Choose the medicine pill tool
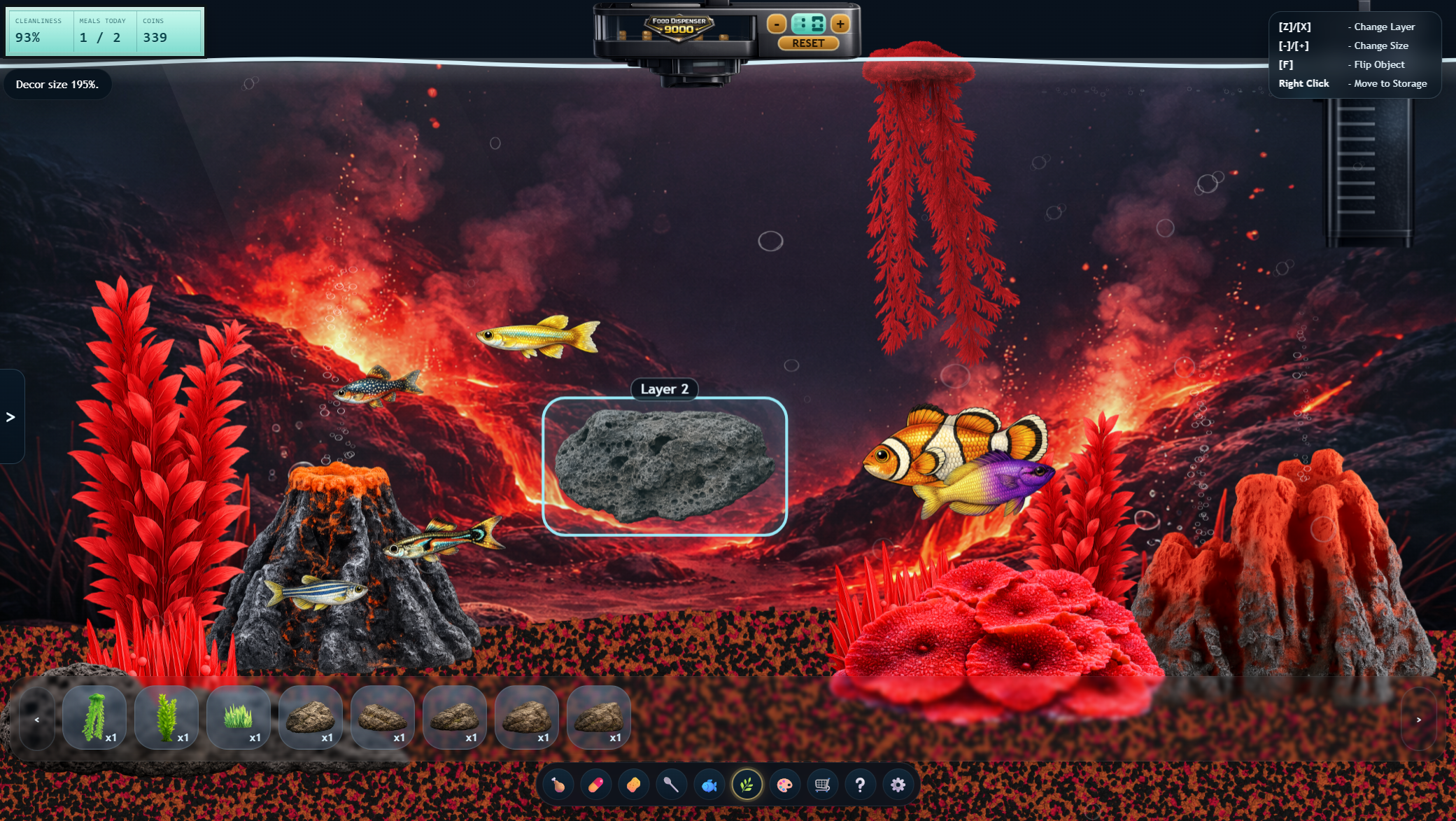The width and height of the screenshot is (1456, 821). tap(595, 785)
